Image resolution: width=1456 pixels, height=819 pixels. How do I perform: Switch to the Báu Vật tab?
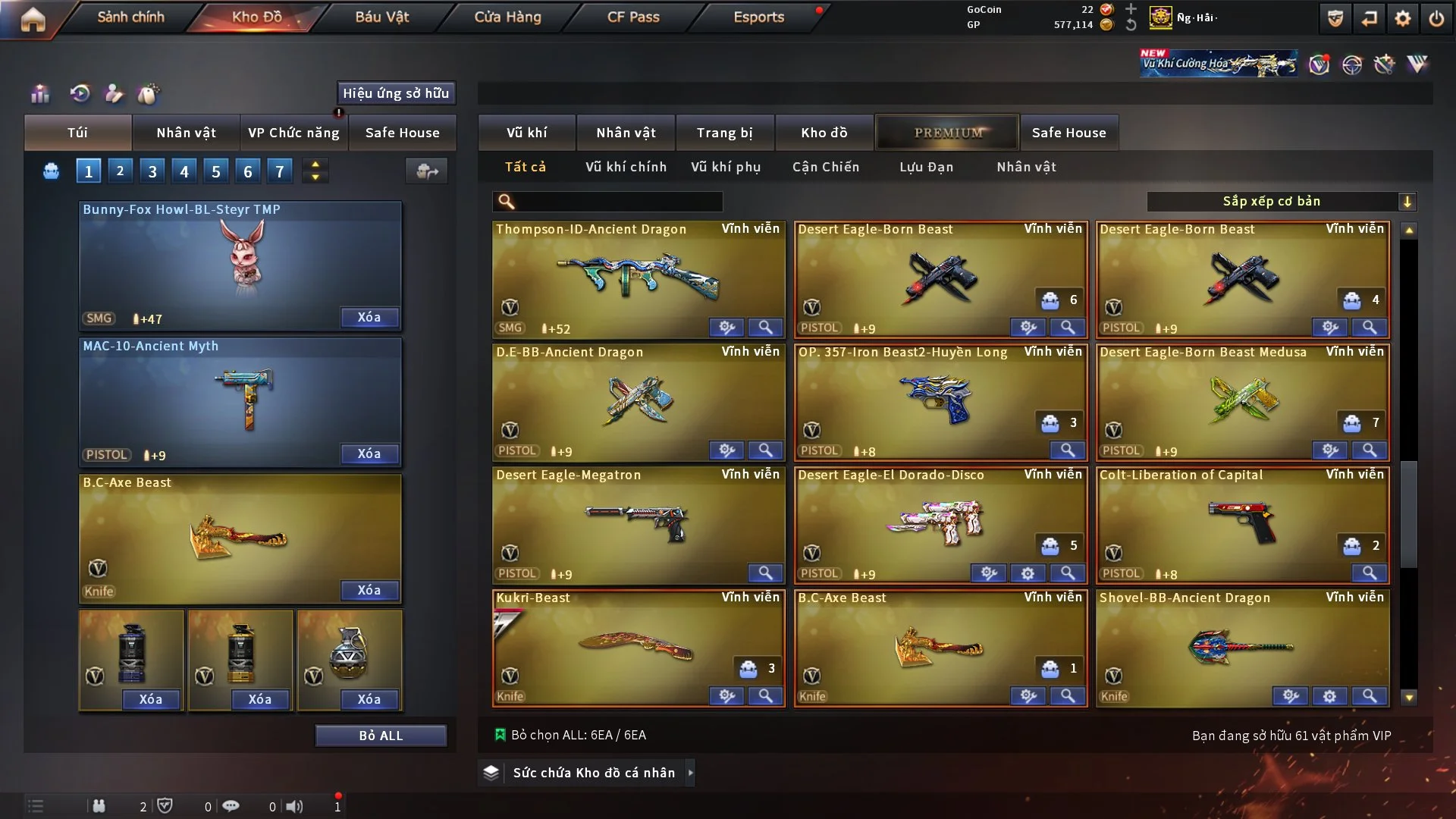(381, 17)
